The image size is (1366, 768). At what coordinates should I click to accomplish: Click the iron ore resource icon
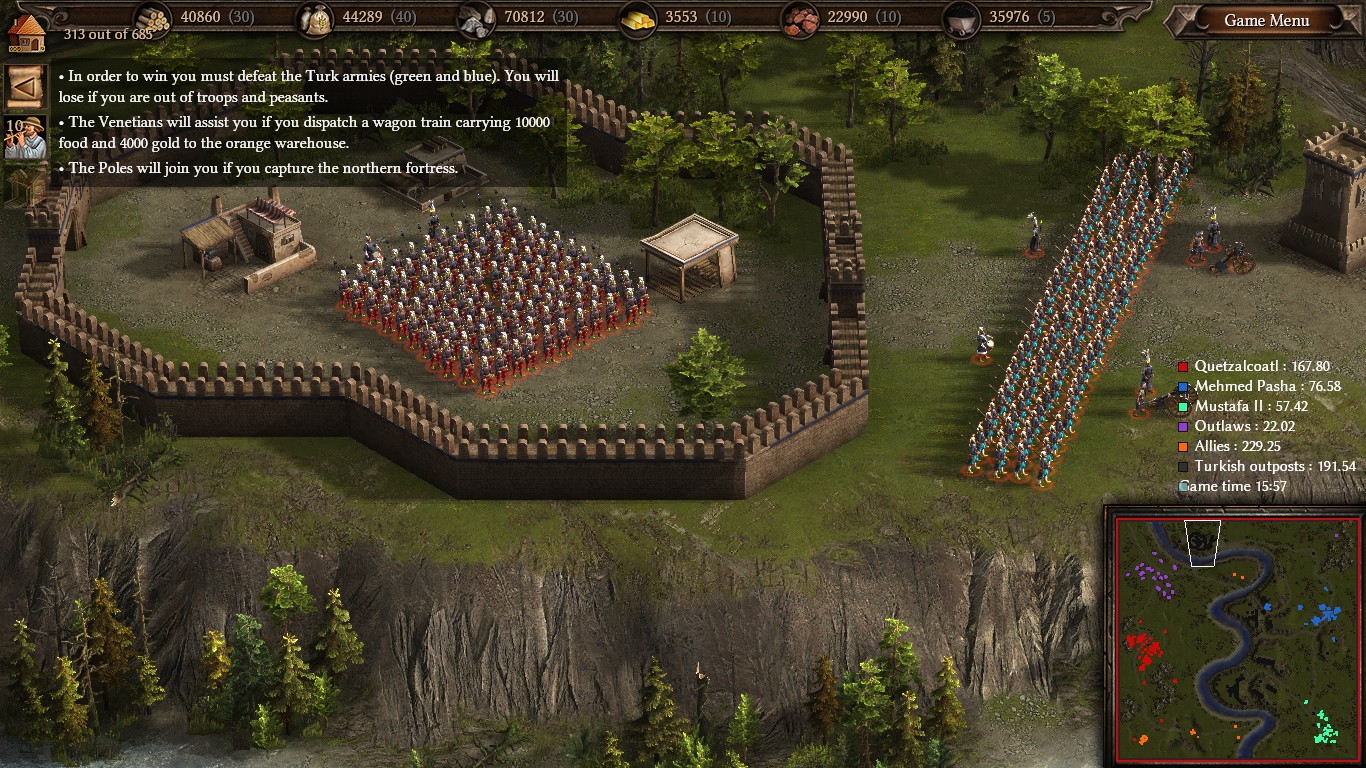pos(799,19)
